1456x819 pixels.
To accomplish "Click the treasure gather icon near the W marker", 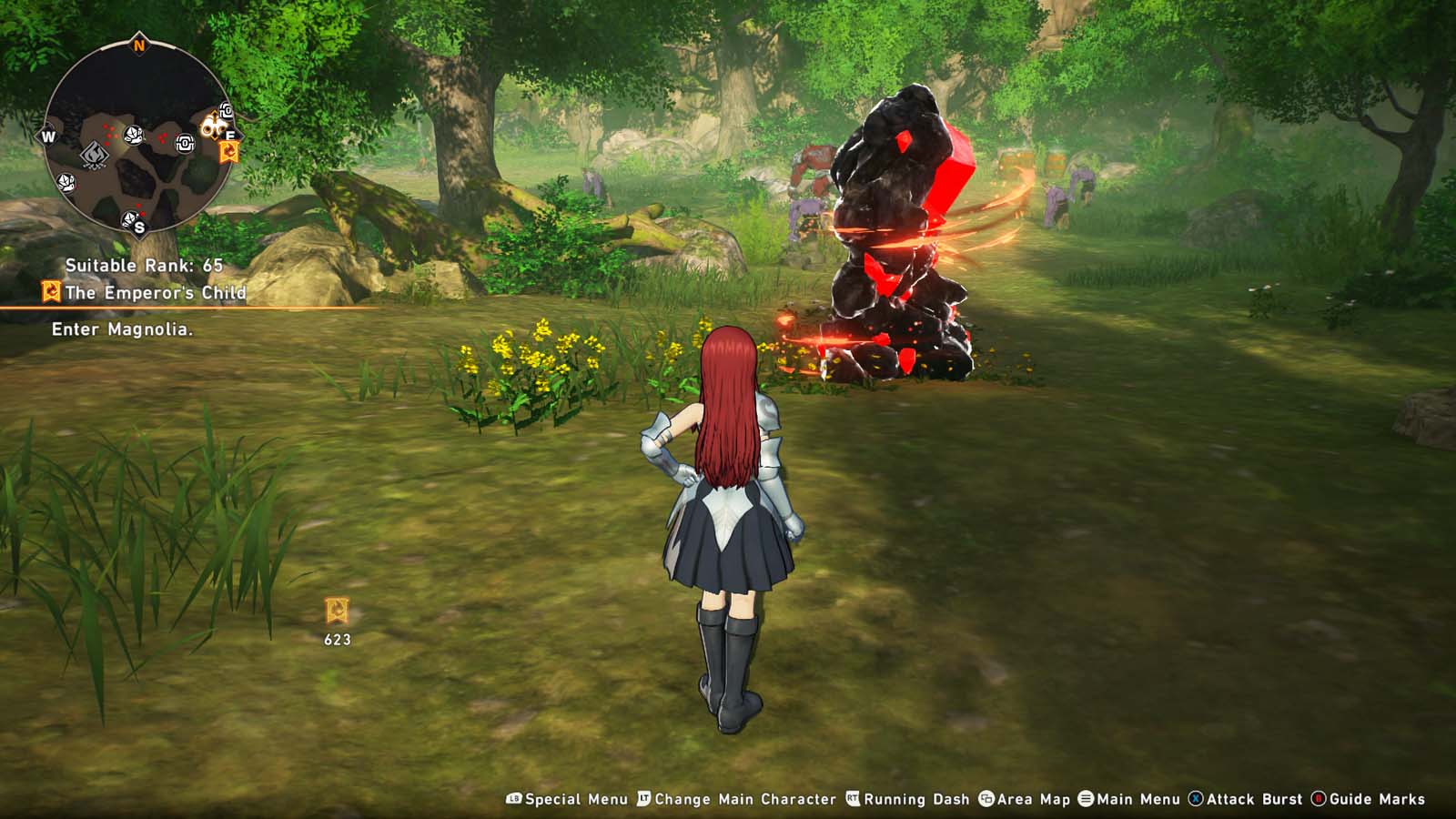I will coord(66,183).
